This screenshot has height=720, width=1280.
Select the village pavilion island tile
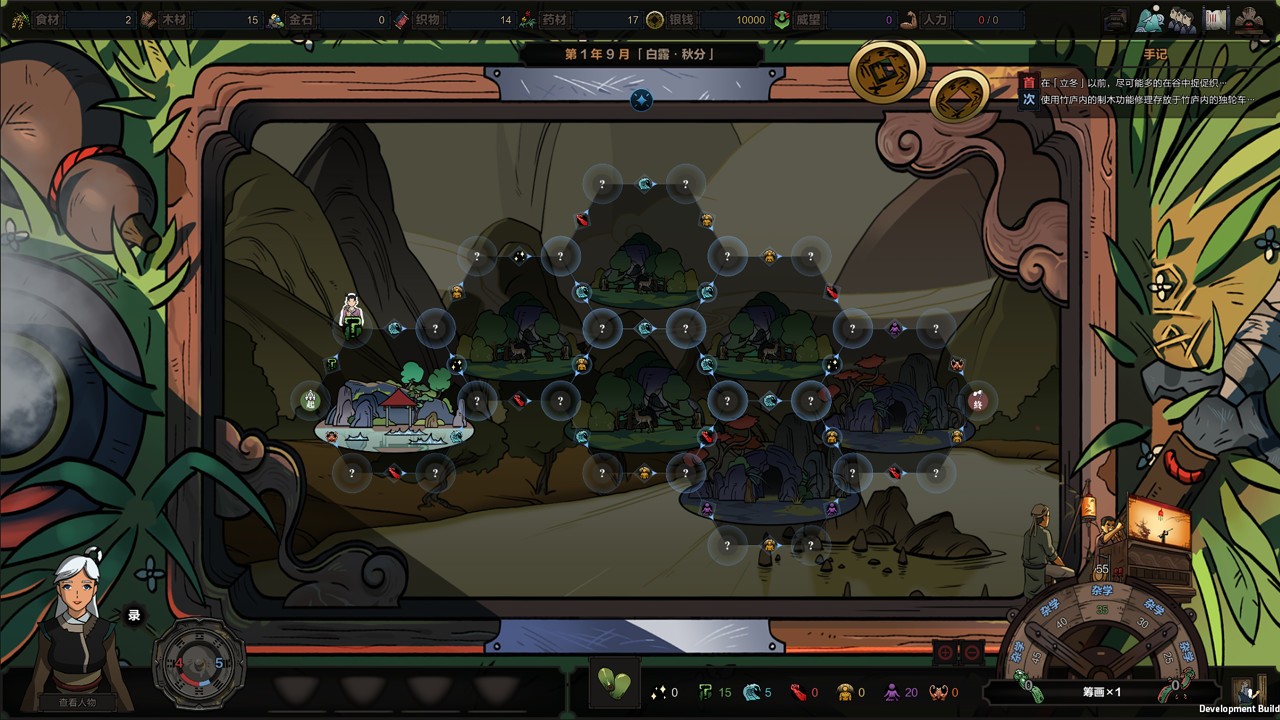tap(394, 417)
